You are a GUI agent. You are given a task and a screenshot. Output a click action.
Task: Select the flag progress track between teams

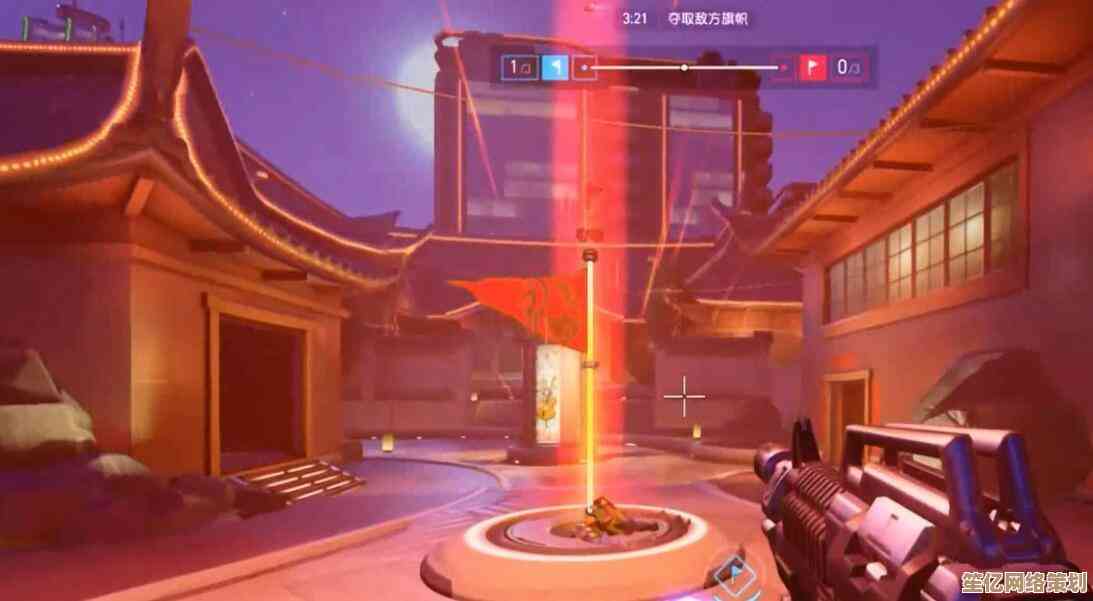[x=683, y=68]
